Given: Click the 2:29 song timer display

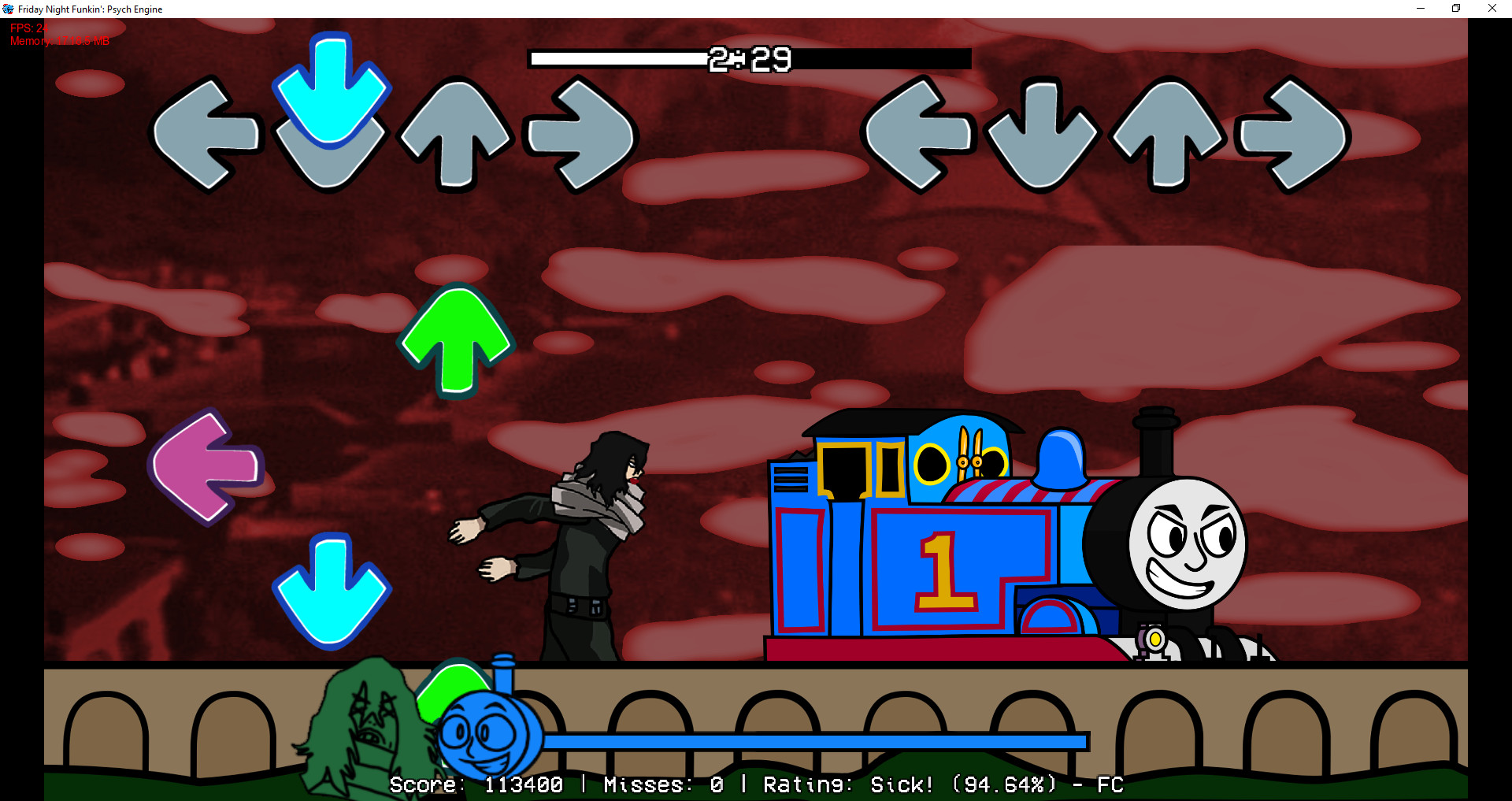Looking at the screenshot, I should click(750, 57).
